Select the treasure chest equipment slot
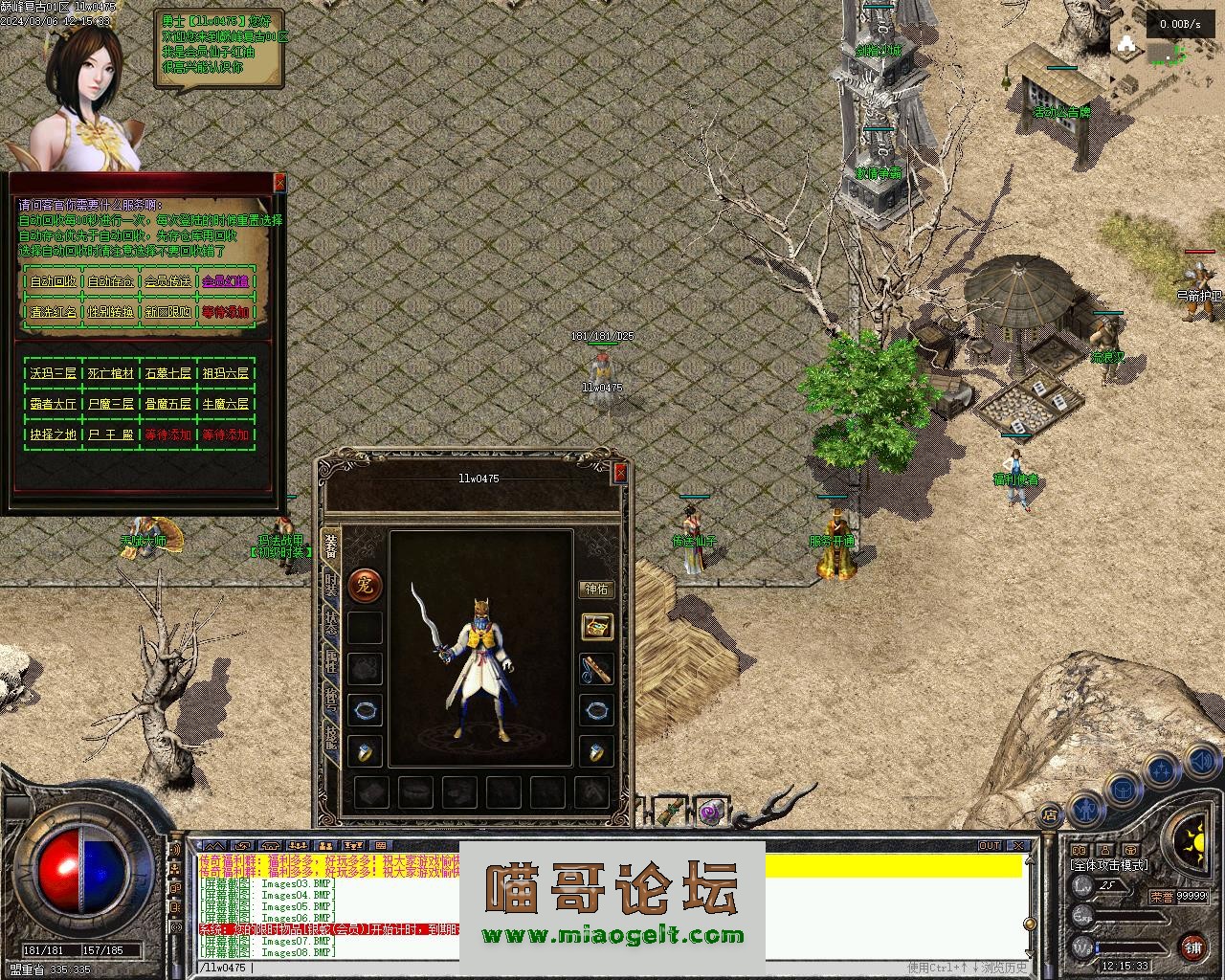Image resolution: width=1225 pixels, height=980 pixels. [596, 627]
